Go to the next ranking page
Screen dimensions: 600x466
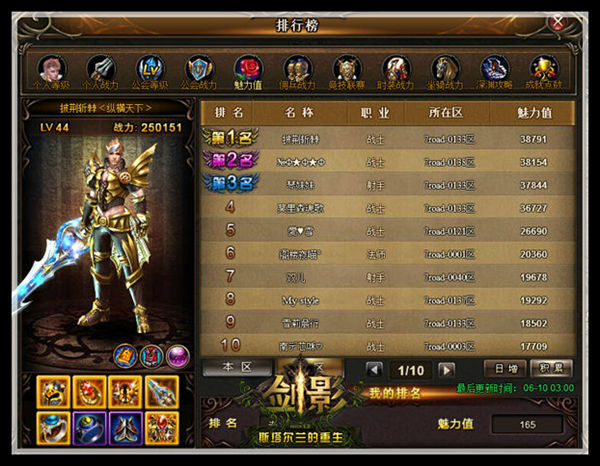(x=446, y=369)
